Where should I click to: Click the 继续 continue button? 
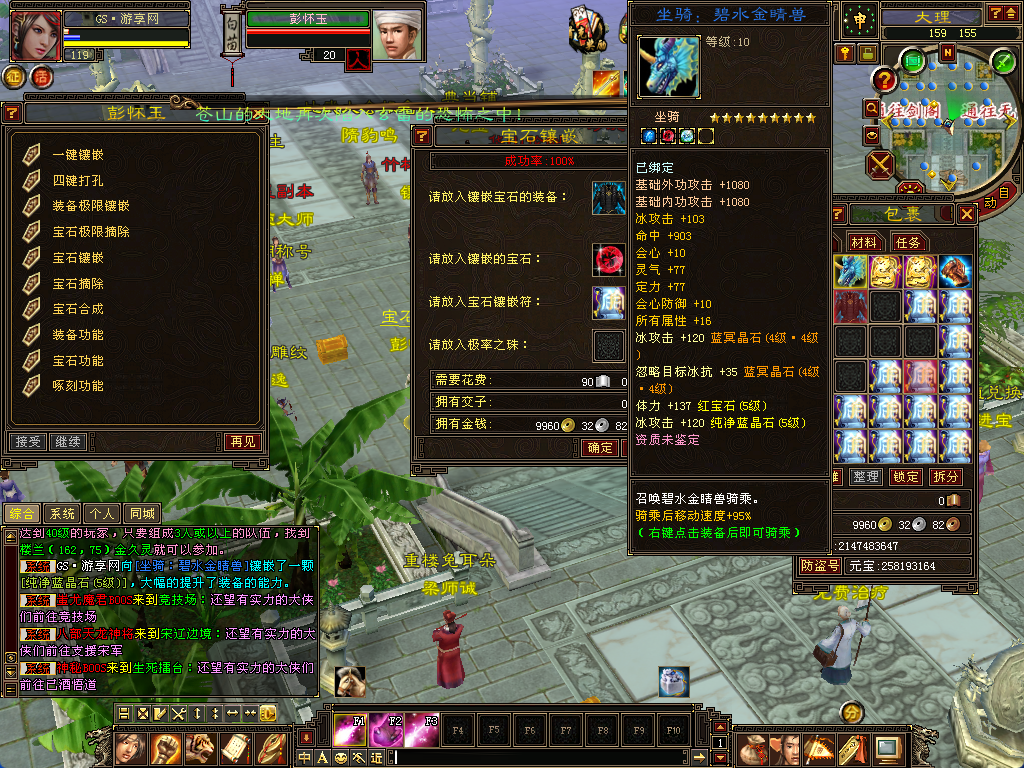coord(68,441)
